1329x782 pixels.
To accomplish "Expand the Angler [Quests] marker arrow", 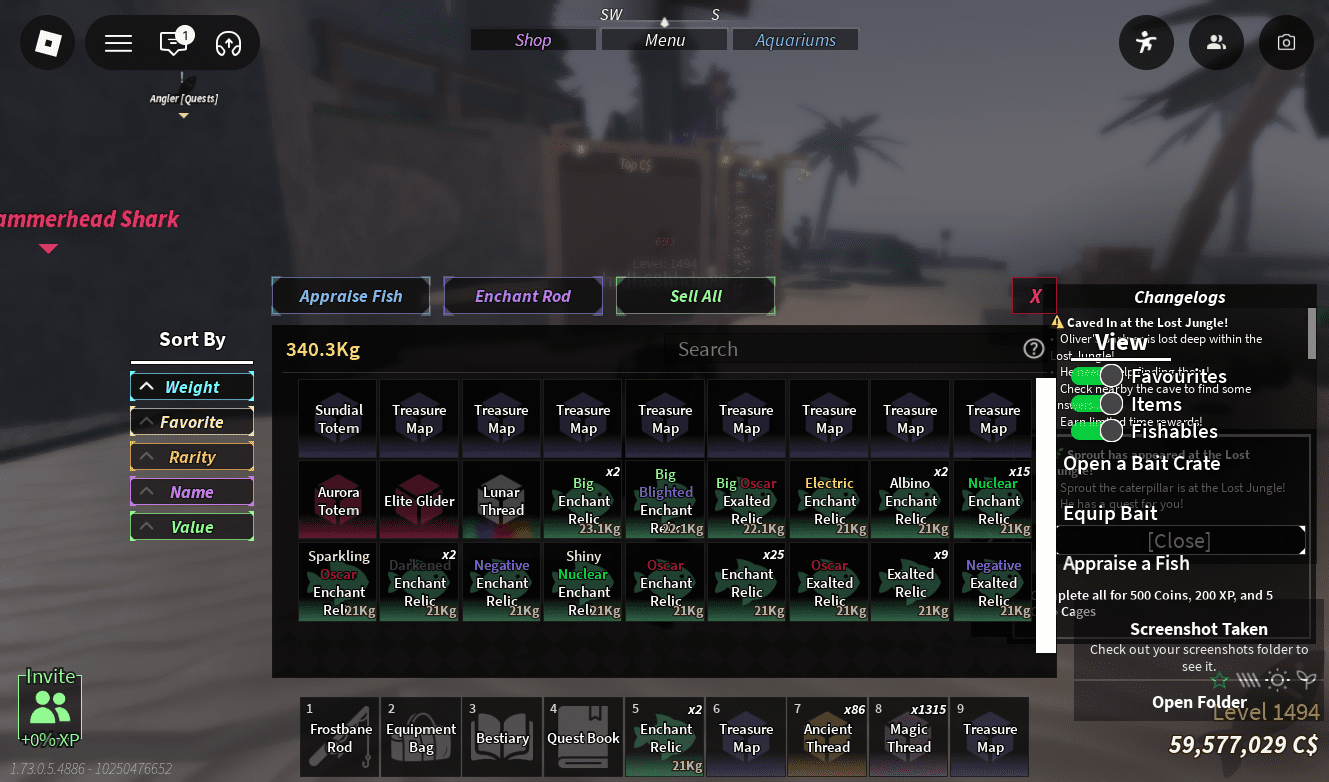I will point(183,115).
